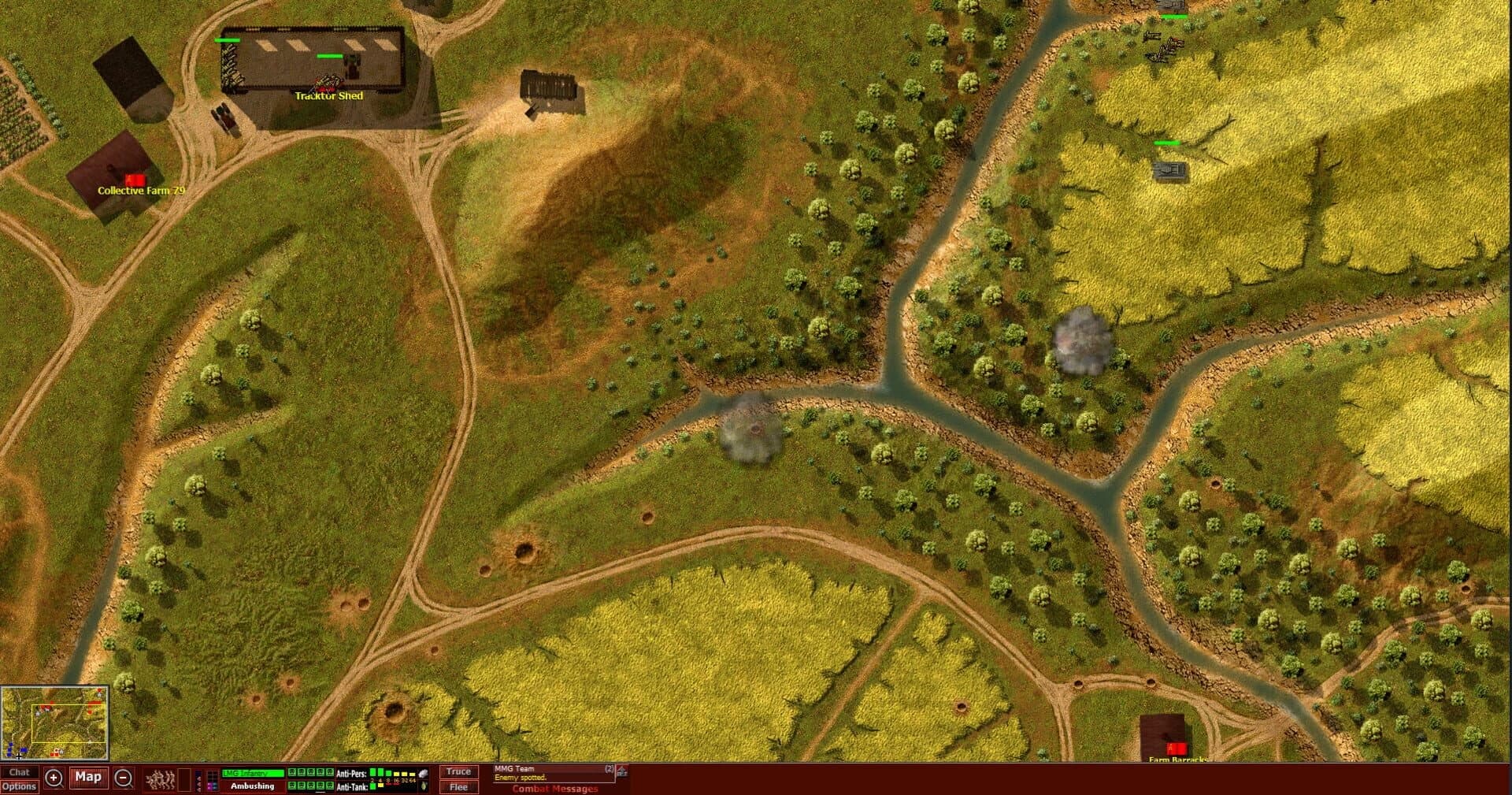Toggle the Ambushing command display
Viewport: 1512px width, 795px height.
click(252, 786)
